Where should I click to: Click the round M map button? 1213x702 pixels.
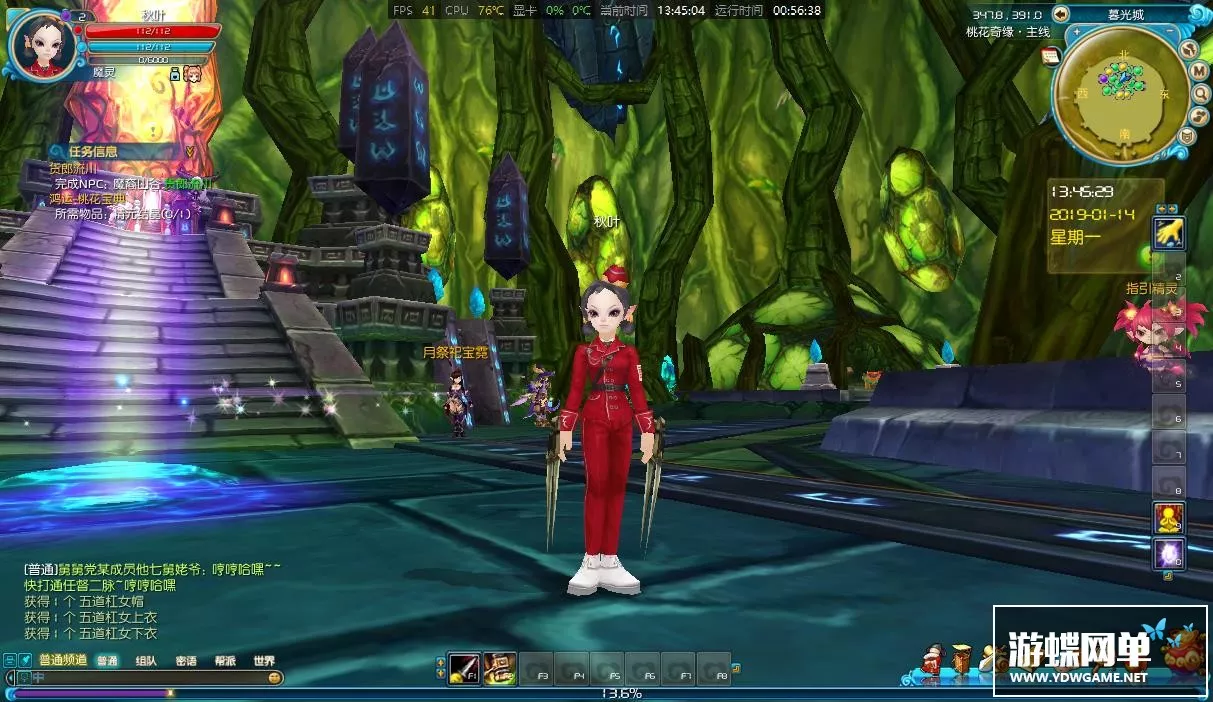click(x=1198, y=71)
